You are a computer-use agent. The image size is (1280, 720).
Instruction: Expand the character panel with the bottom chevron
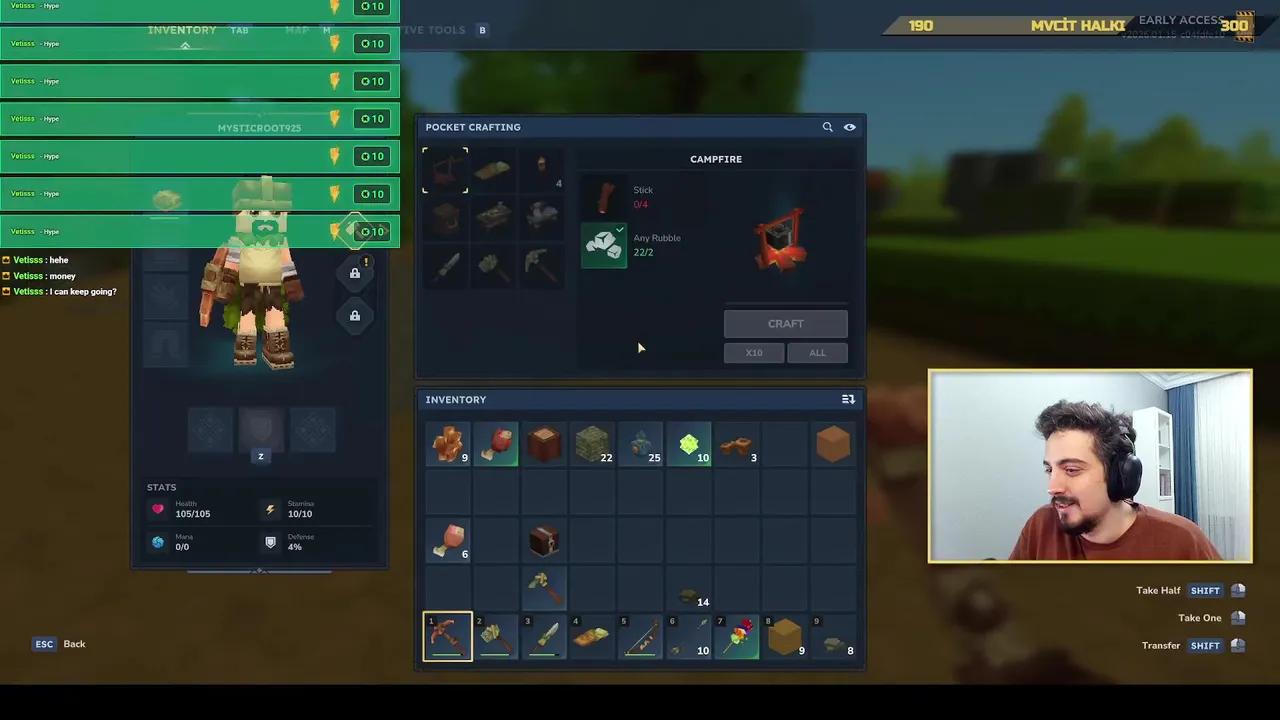(x=259, y=570)
